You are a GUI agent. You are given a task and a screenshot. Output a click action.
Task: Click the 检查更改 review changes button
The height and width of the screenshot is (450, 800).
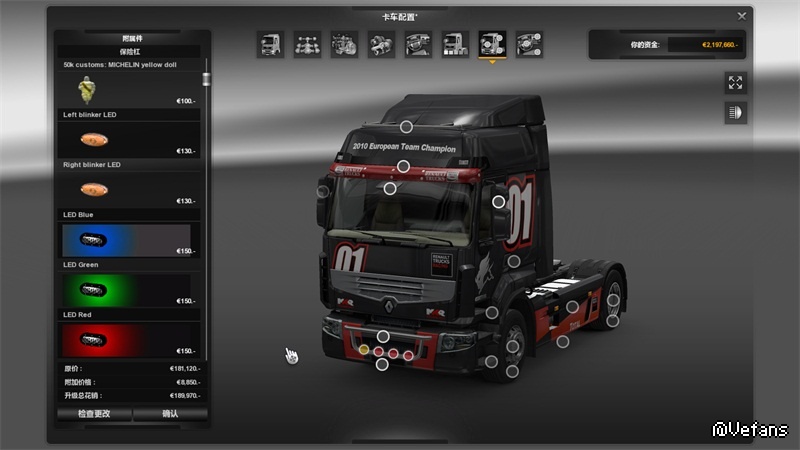point(94,413)
